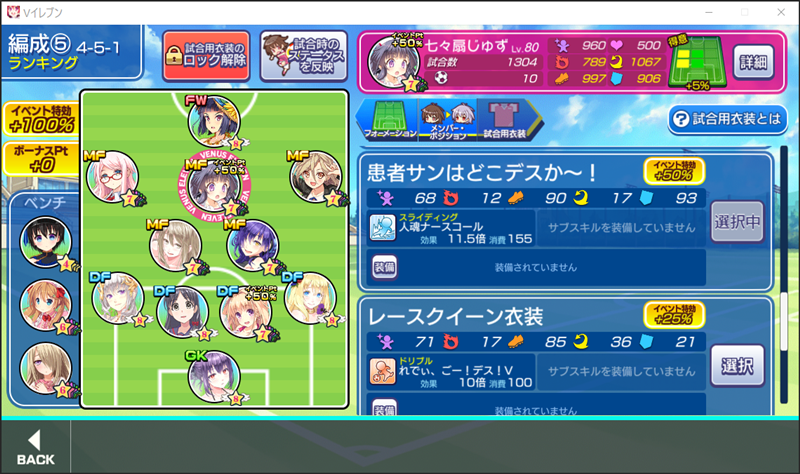Open the 試合用衣装とは help
Screen dimensions: 800x474
pyautogui.click(x=728, y=119)
